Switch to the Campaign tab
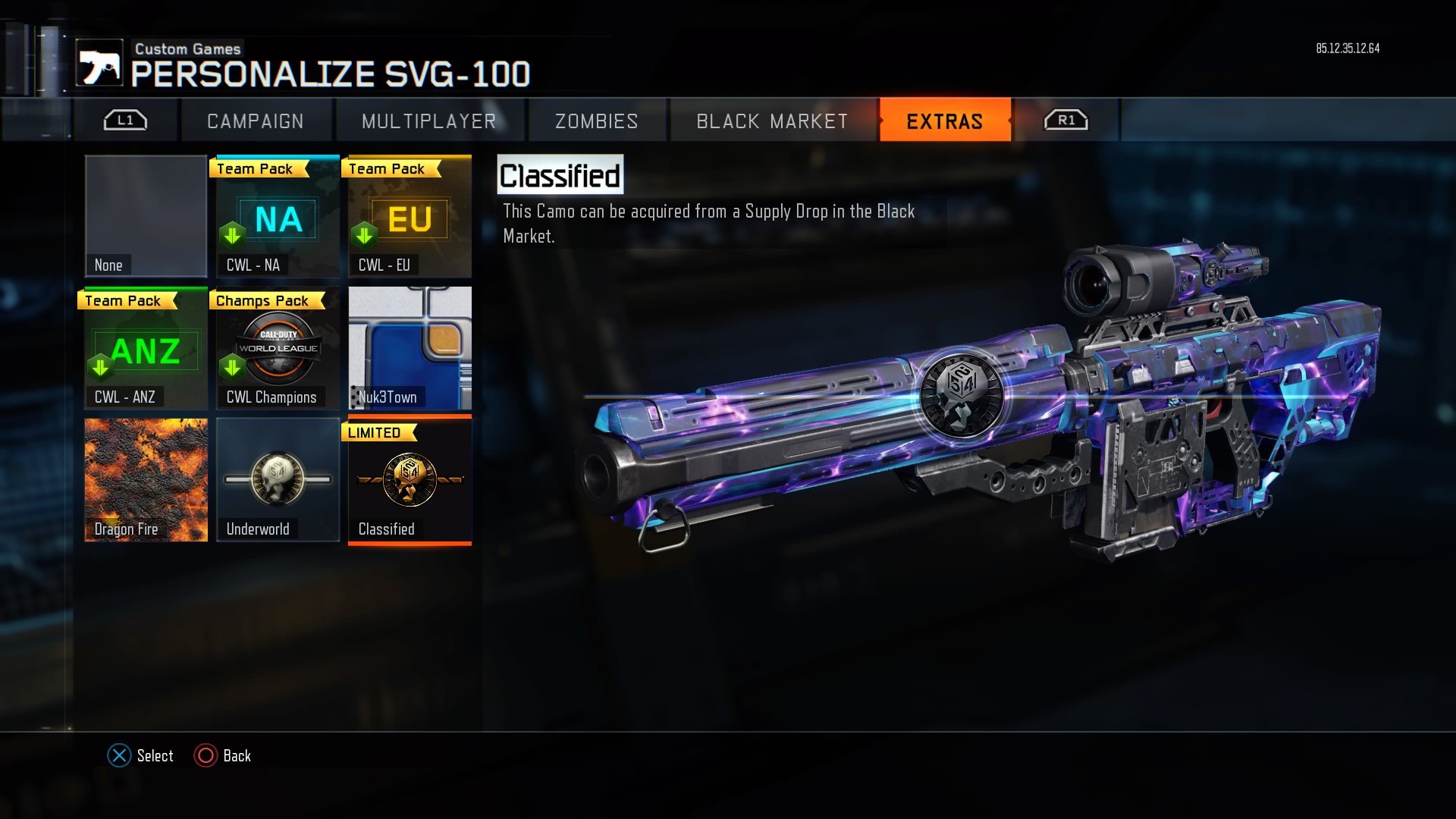Screen dimensions: 1456x819 click(x=256, y=120)
